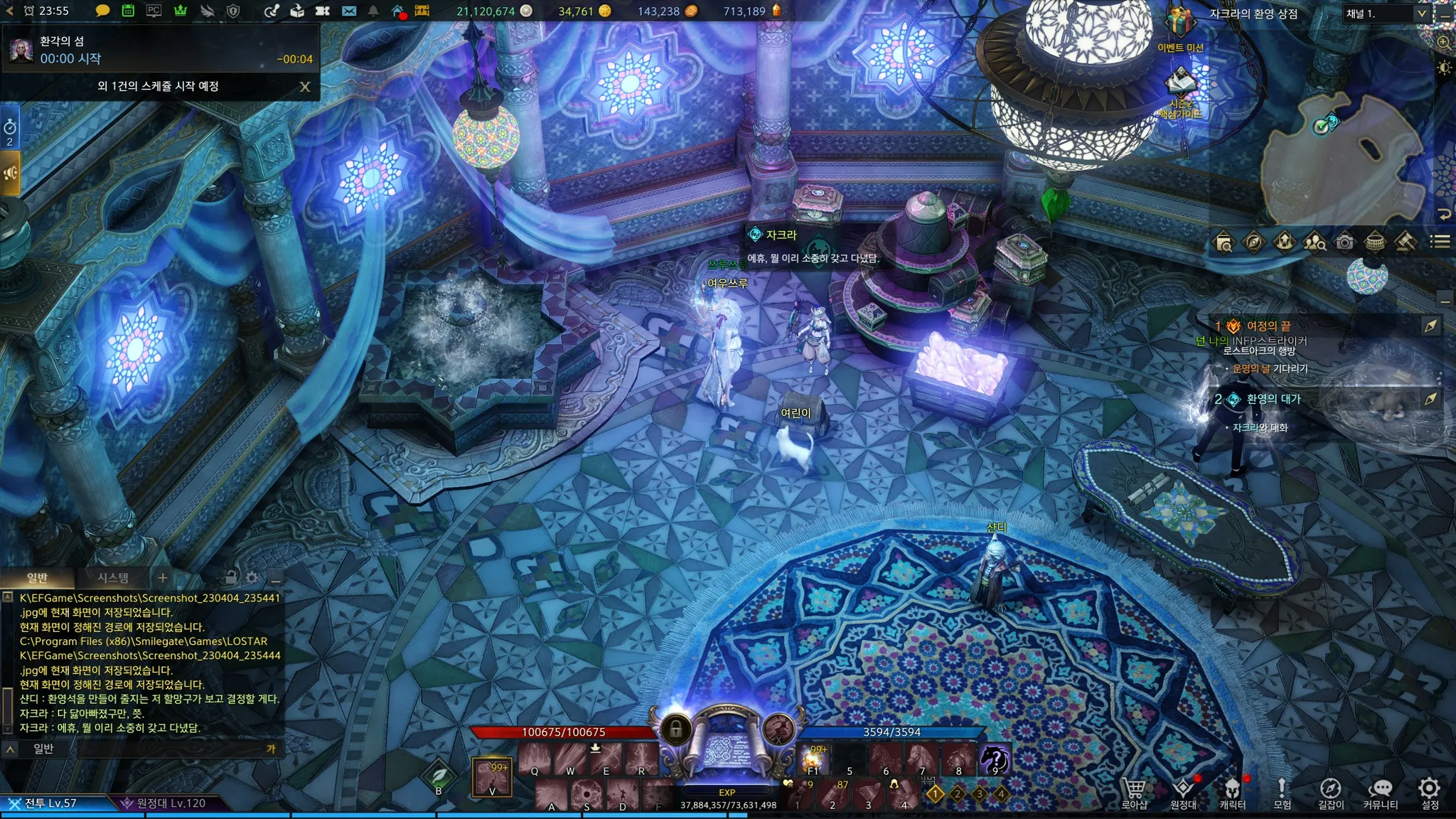1456x819 pixels.
Task: Open the mail envelope icon
Action: [x=348, y=11]
